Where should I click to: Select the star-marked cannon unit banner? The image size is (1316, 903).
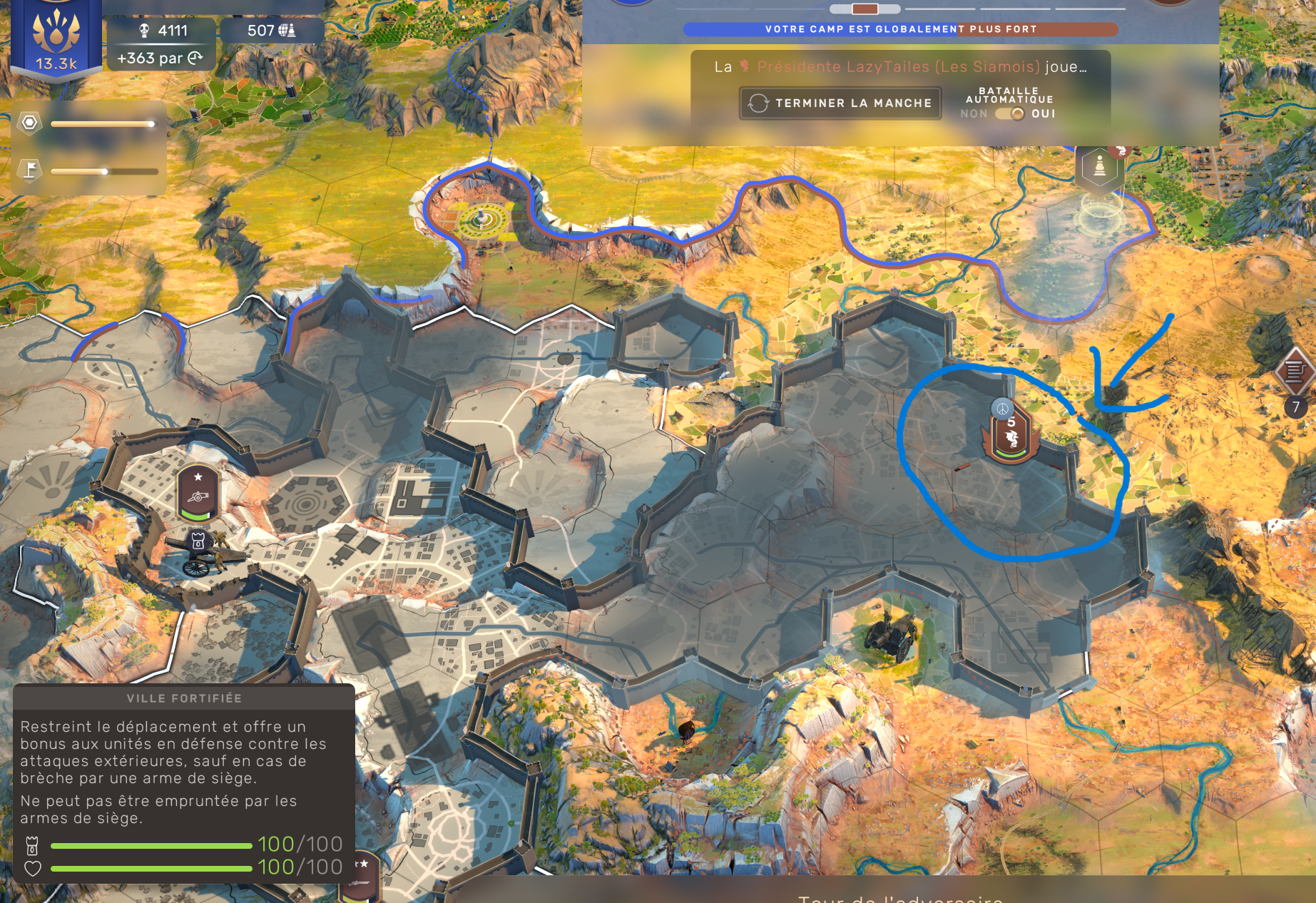point(198,493)
